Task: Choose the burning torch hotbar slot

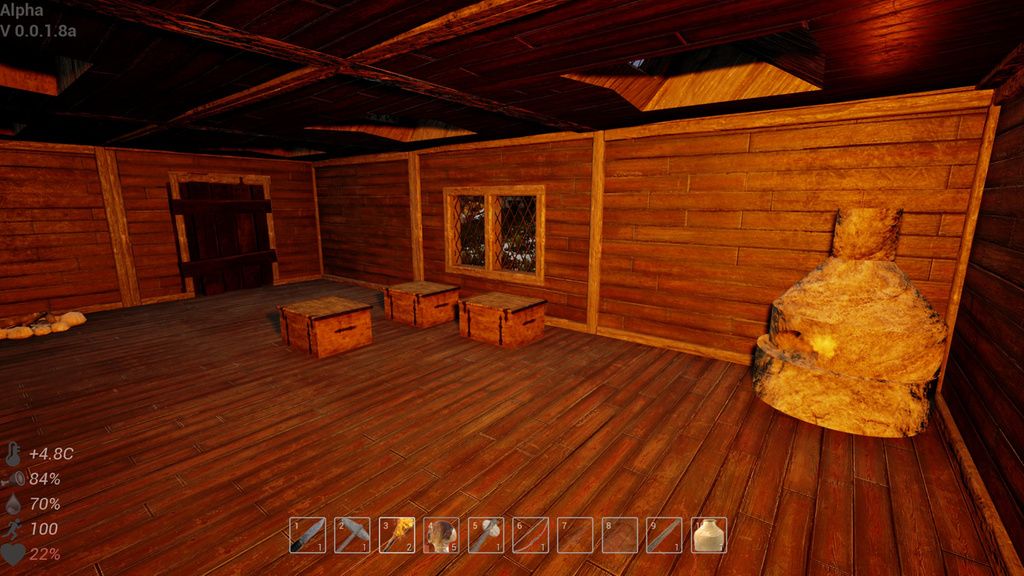Action: (397, 535)
